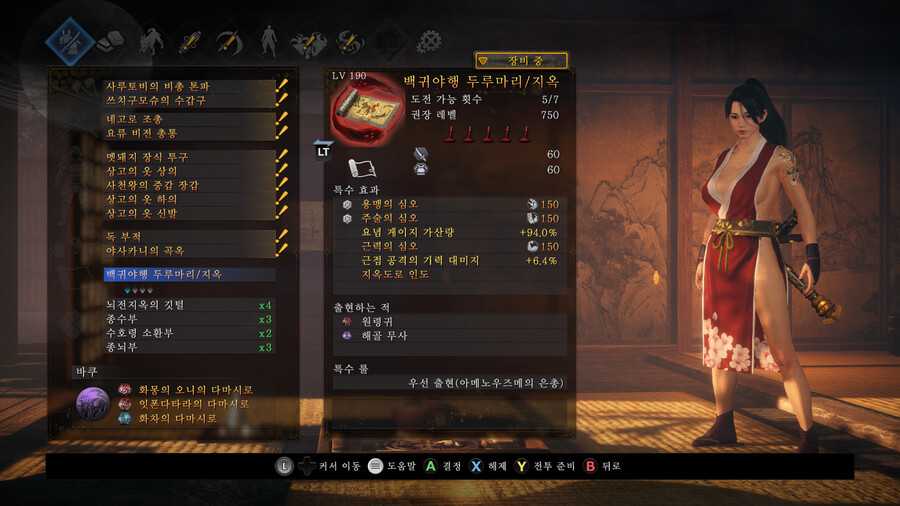Choose 네고로 조총 ranged weapon
The height and width of the screenshot is (506, 900).
coord(190,119)
